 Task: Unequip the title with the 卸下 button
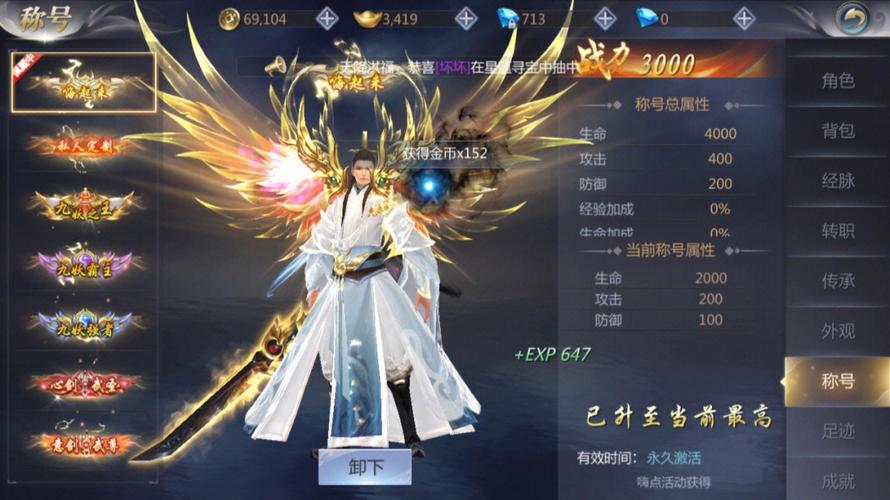pyautogui.click(x=365, y=466)
